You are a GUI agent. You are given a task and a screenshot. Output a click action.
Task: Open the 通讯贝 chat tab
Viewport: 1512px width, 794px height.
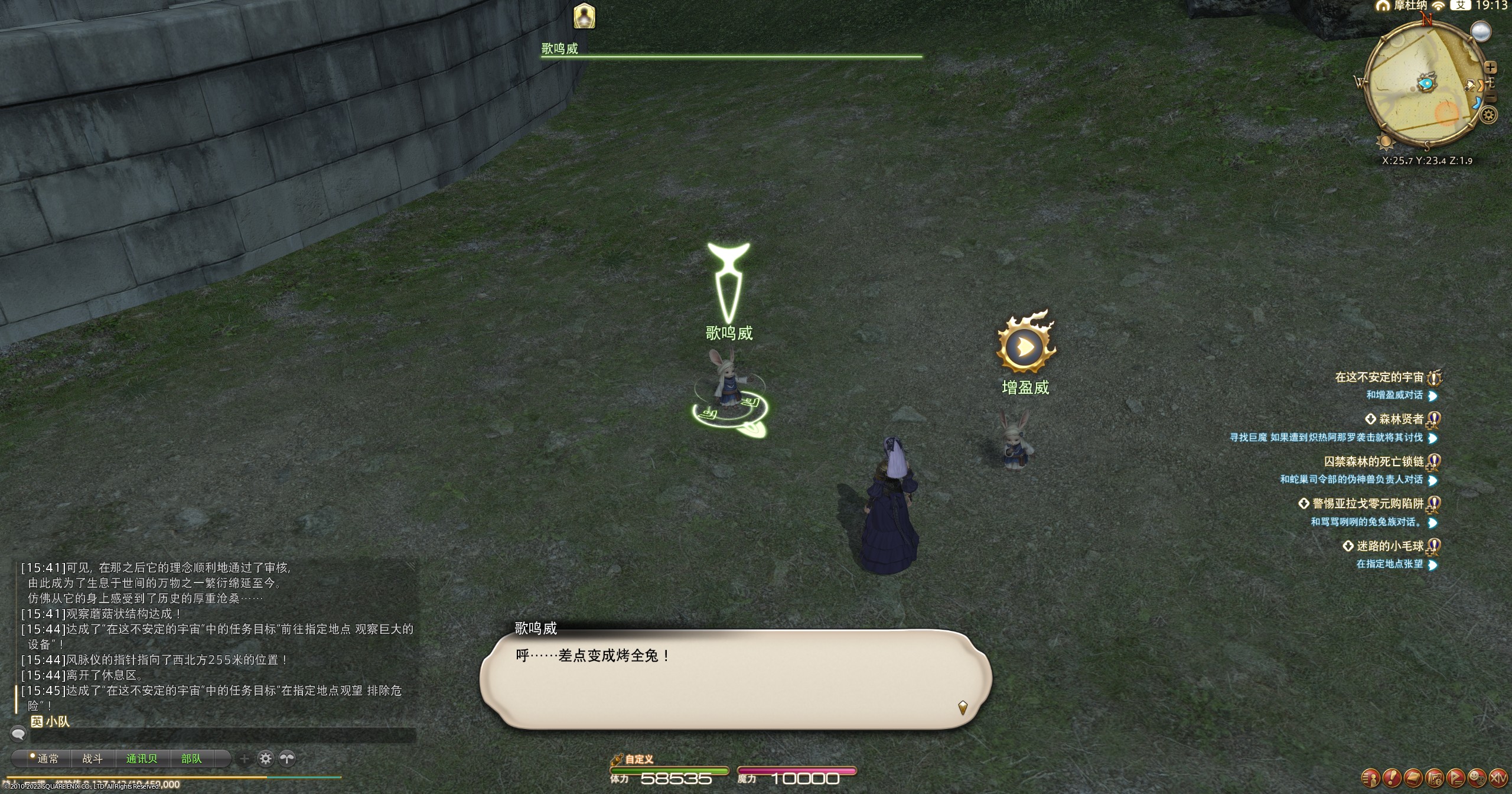pos(142,759)
